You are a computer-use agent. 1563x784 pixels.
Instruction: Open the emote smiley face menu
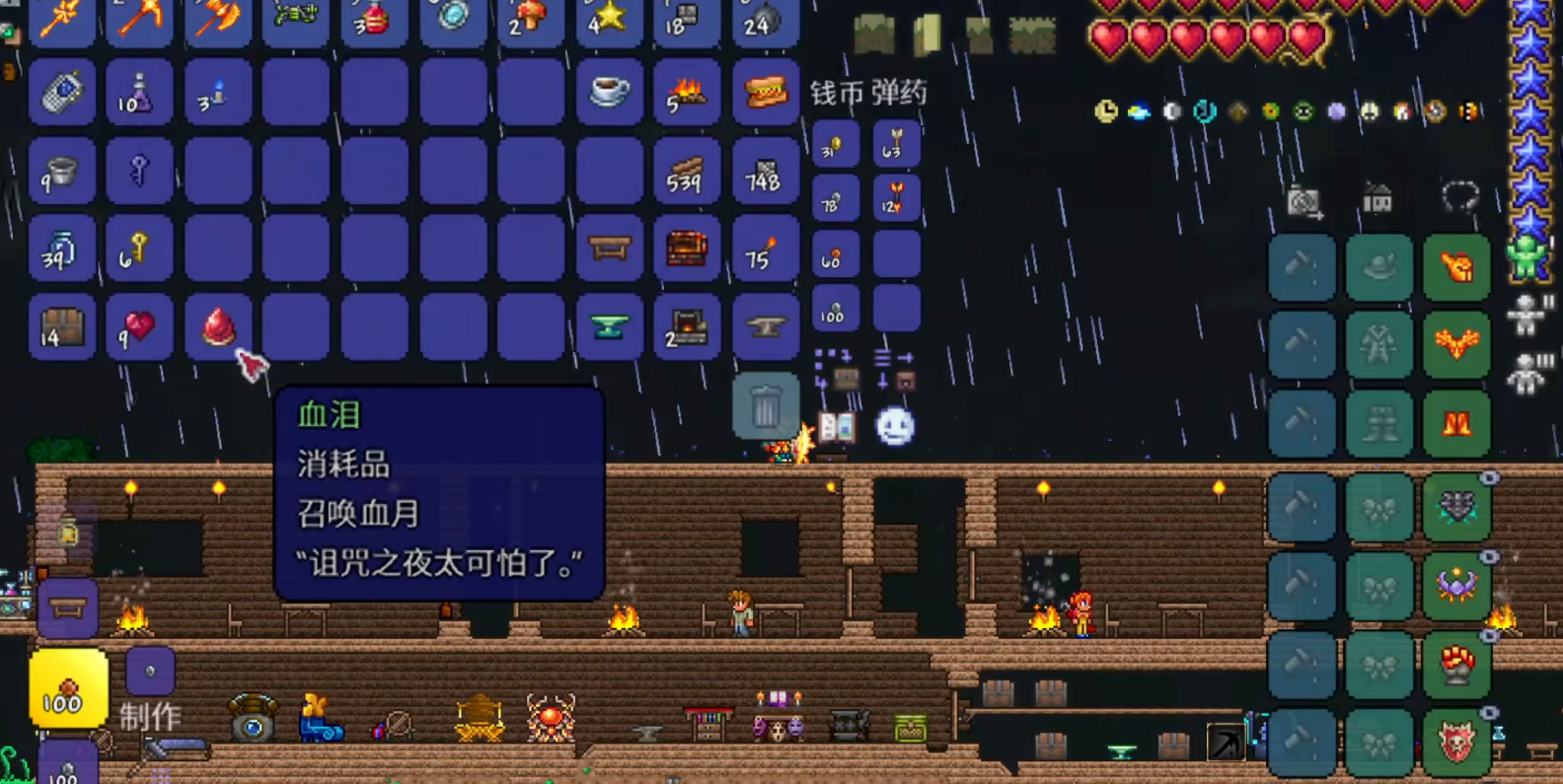point(895,427)
